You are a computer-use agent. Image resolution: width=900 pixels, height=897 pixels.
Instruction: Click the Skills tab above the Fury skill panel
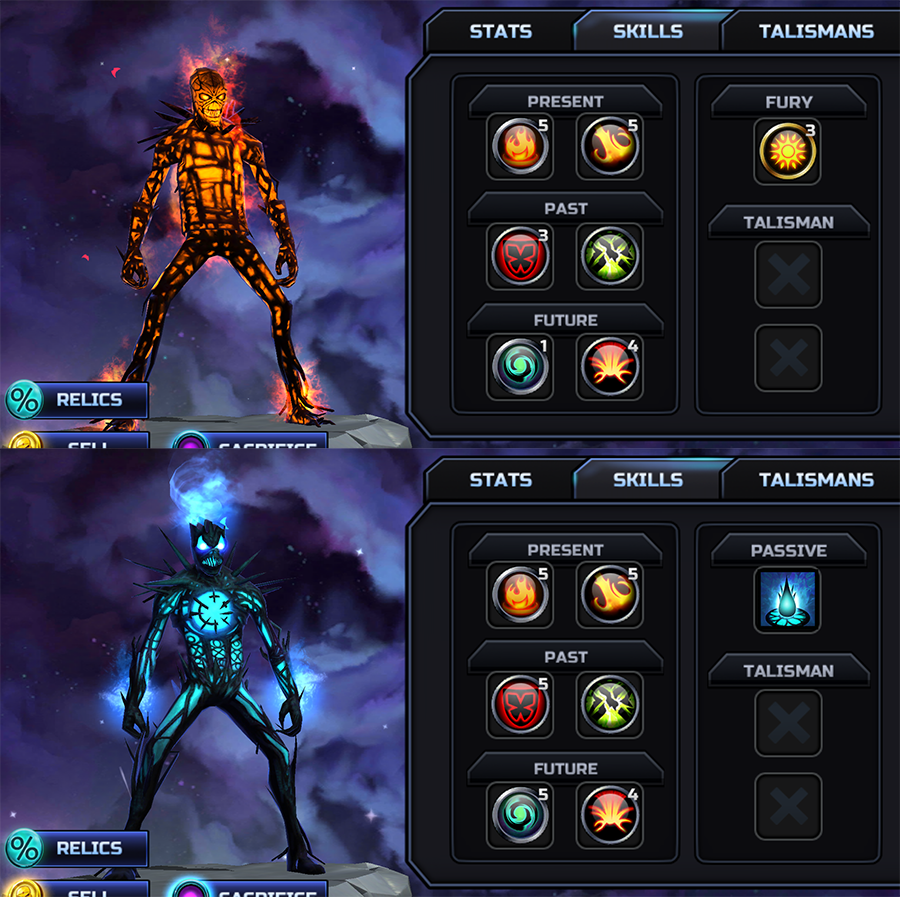pos(647,31)
